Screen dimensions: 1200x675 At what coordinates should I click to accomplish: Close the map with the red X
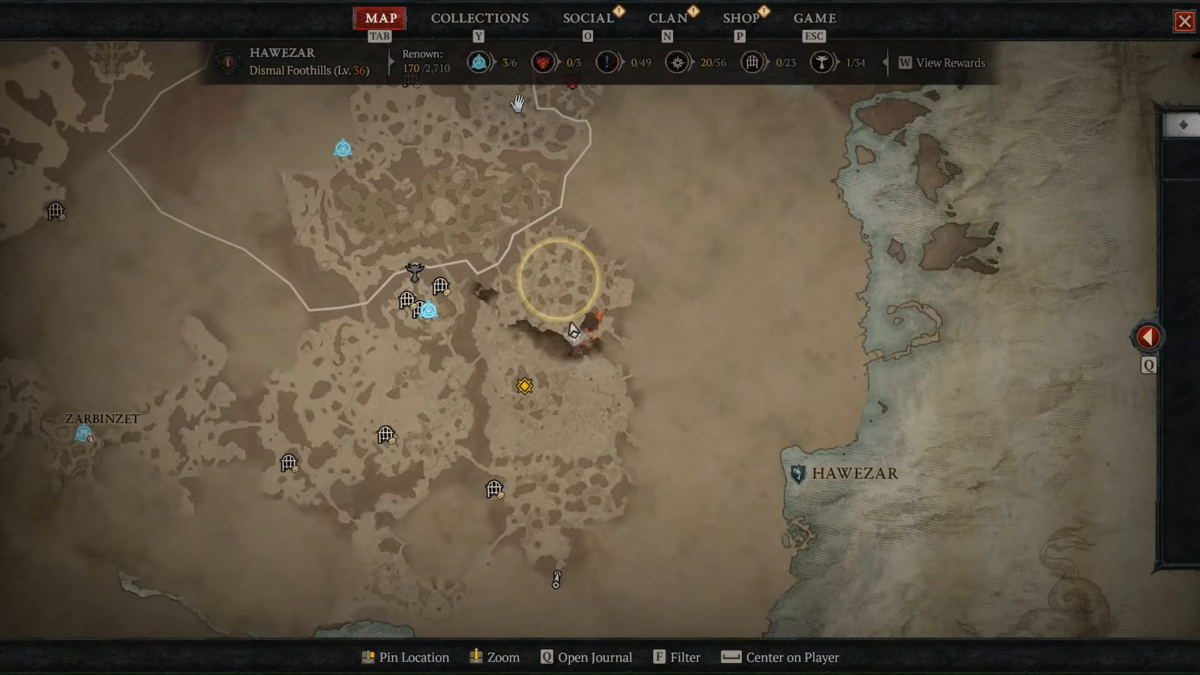pyautogui.click(x=1184, y=21)
